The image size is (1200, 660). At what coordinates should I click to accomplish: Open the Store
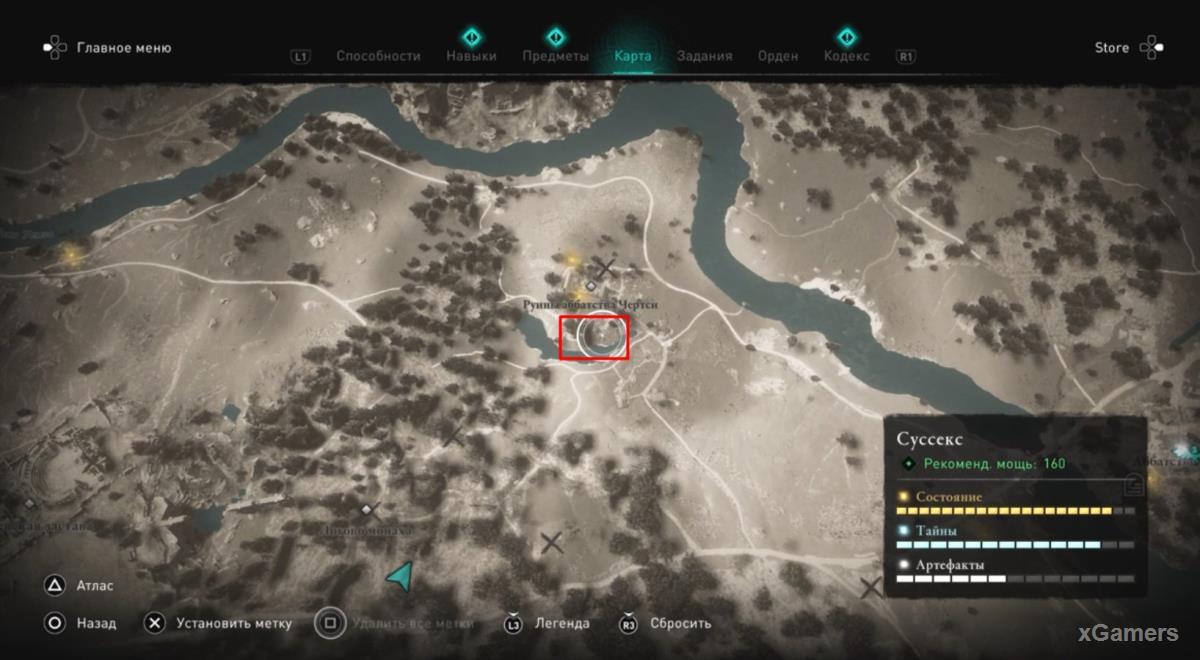coord(1112,48)
